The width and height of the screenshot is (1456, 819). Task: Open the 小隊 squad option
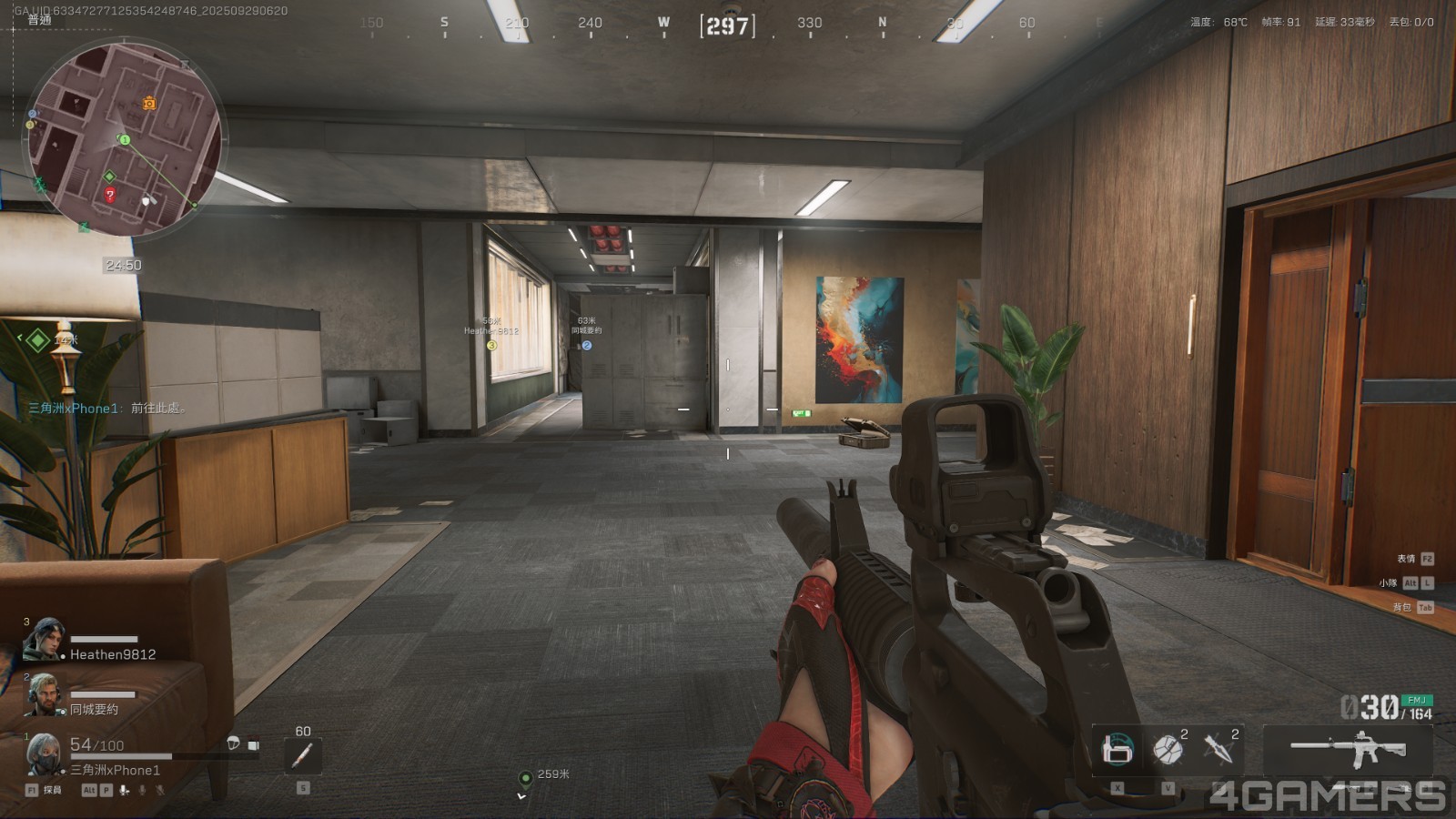tap(1388, 582)
